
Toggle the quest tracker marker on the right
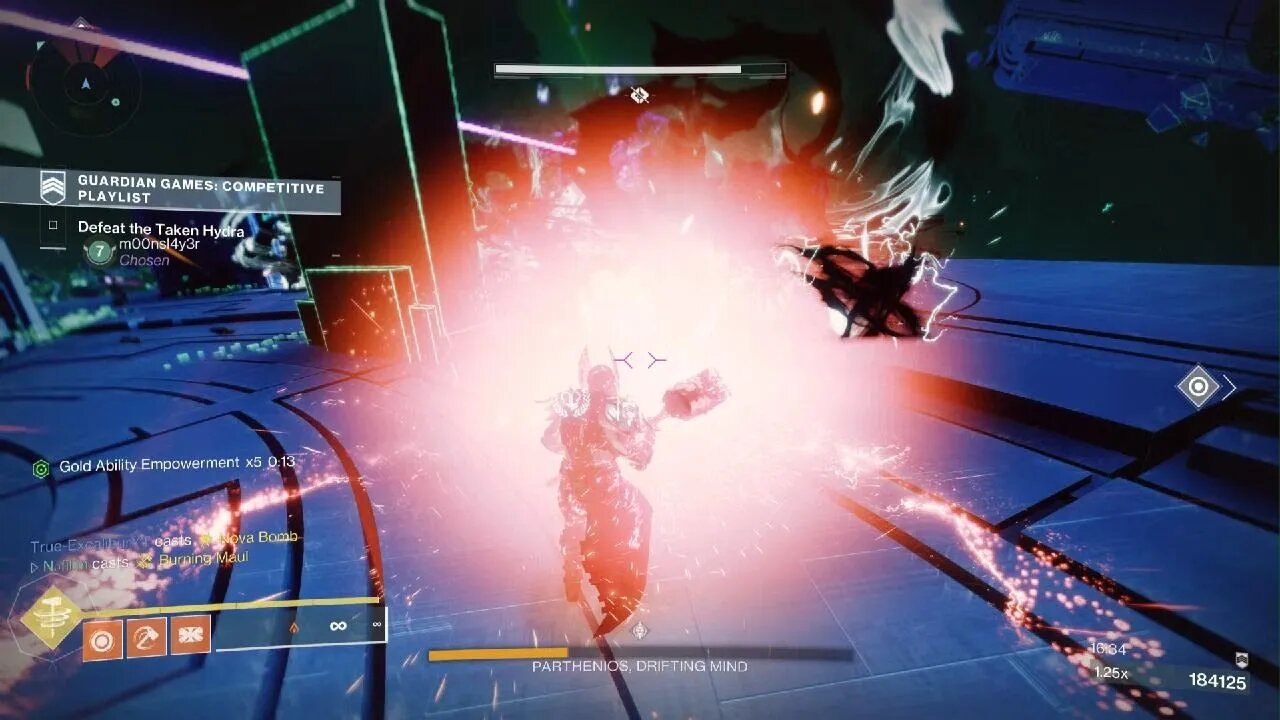pyautogui.click(x=1199, y=387)
